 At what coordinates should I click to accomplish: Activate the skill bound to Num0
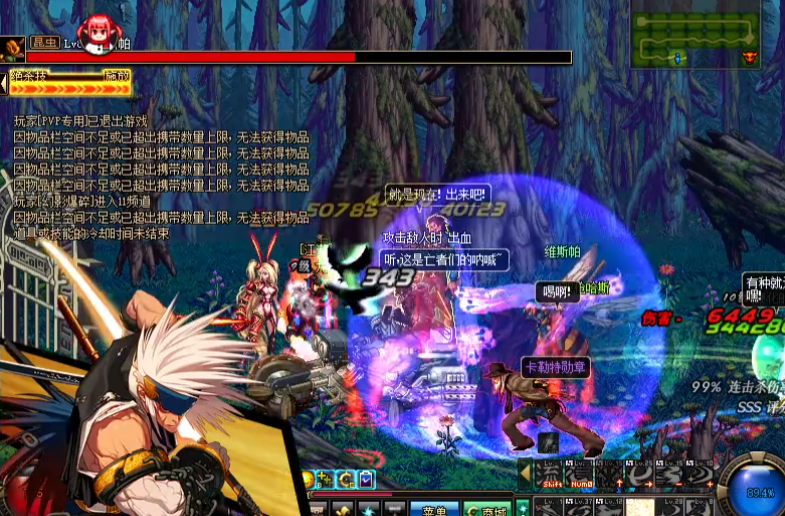577,472
